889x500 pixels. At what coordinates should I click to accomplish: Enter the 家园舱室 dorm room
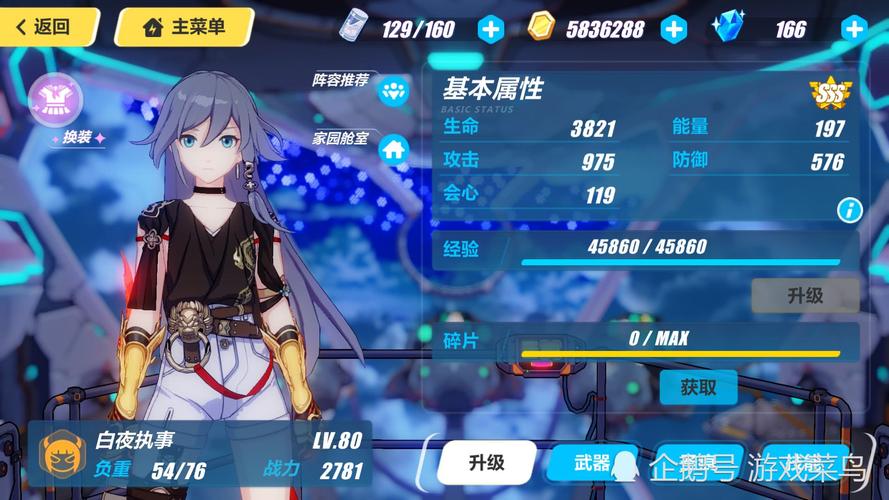pos(393,149)
